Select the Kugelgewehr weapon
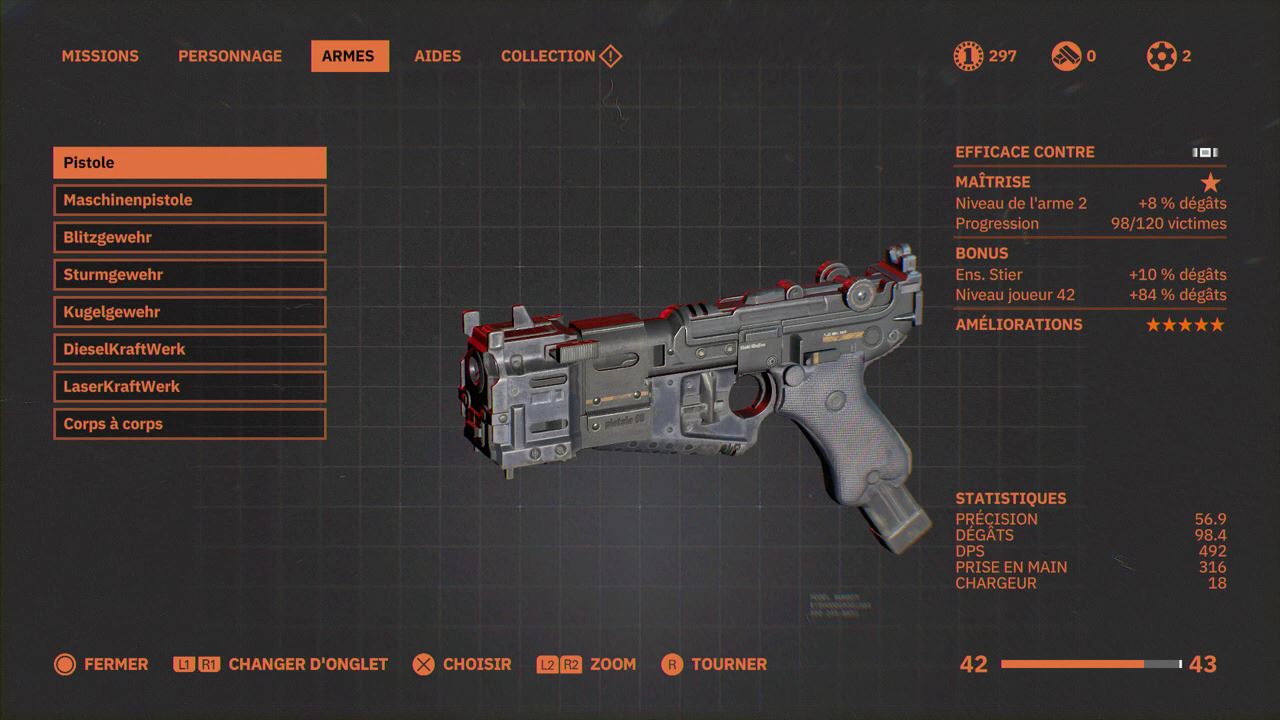1280x720 pixels. tap(190, 312)
